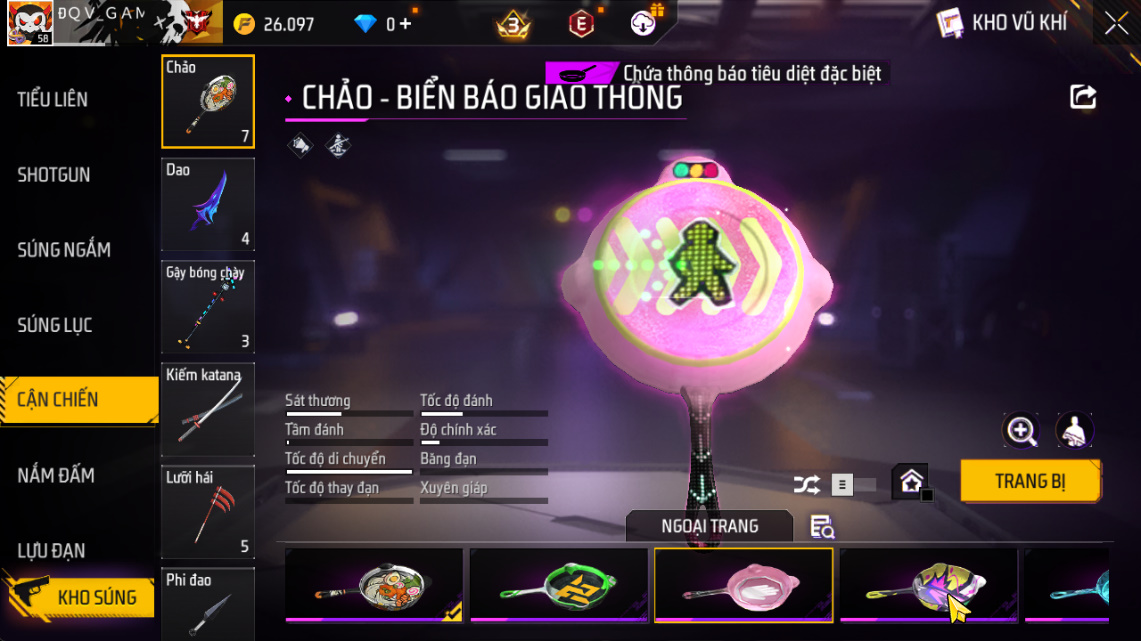Choose the SÚNG LỤC category

pyautogui.click(x=55, y=325)
